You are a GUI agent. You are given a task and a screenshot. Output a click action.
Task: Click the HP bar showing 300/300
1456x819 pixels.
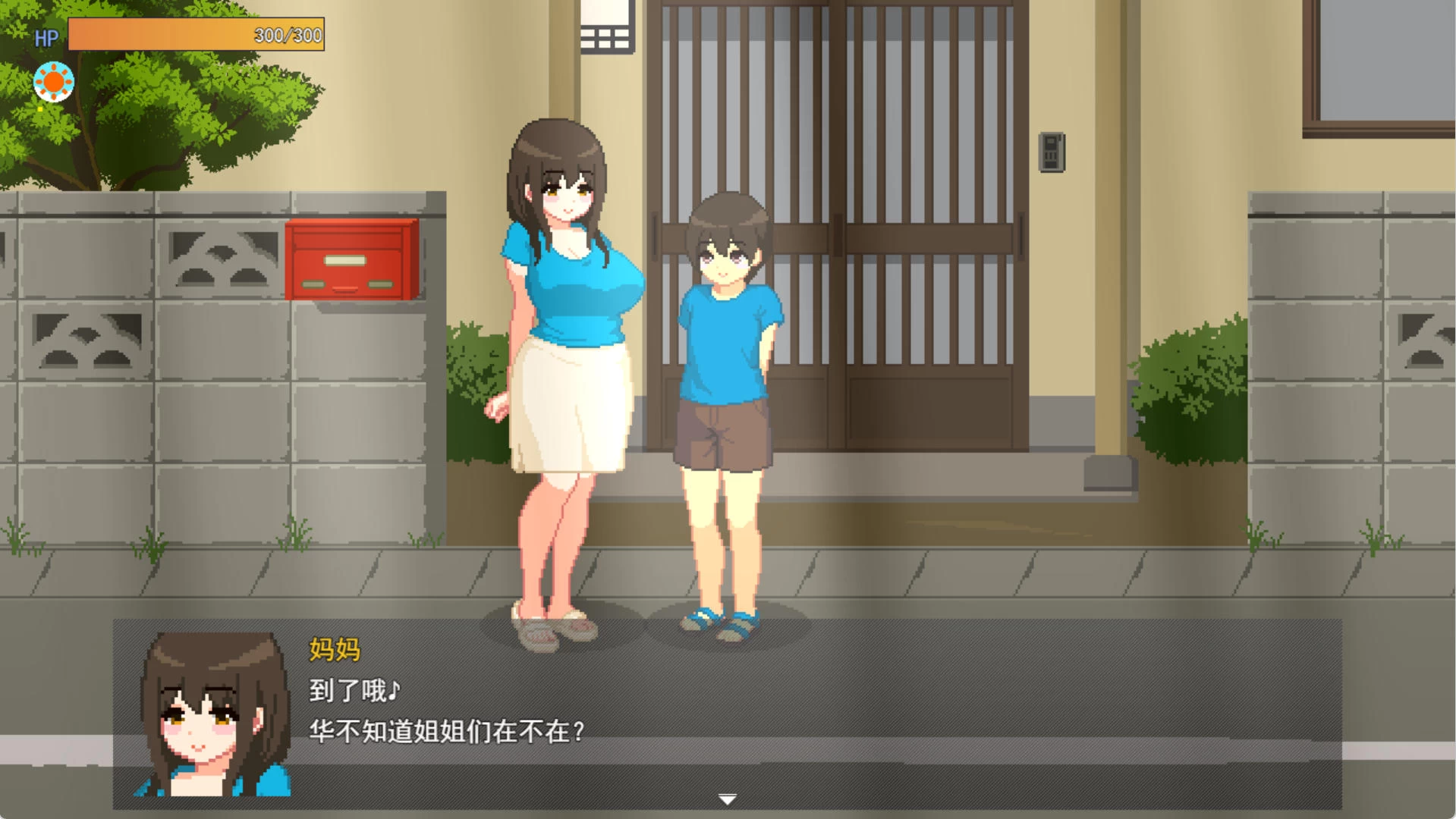click(196, 34)
